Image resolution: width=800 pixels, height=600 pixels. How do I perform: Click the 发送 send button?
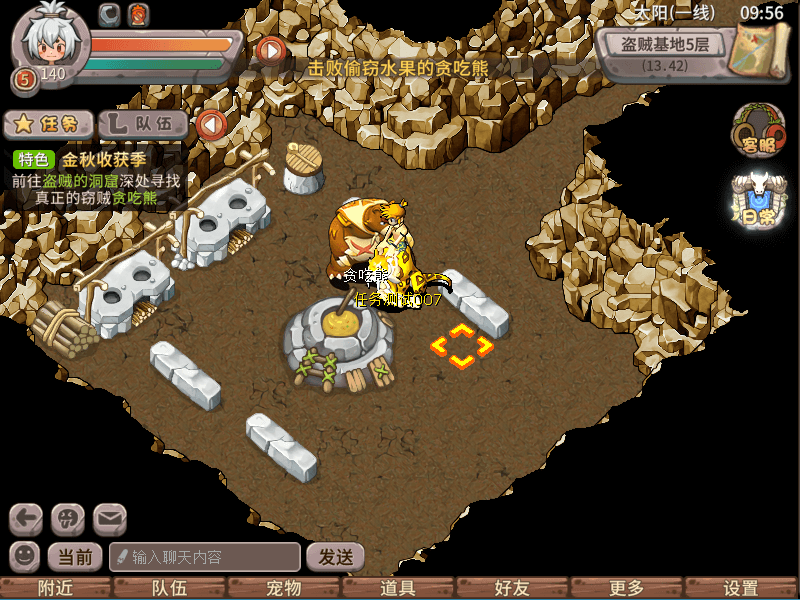(335, 557)
